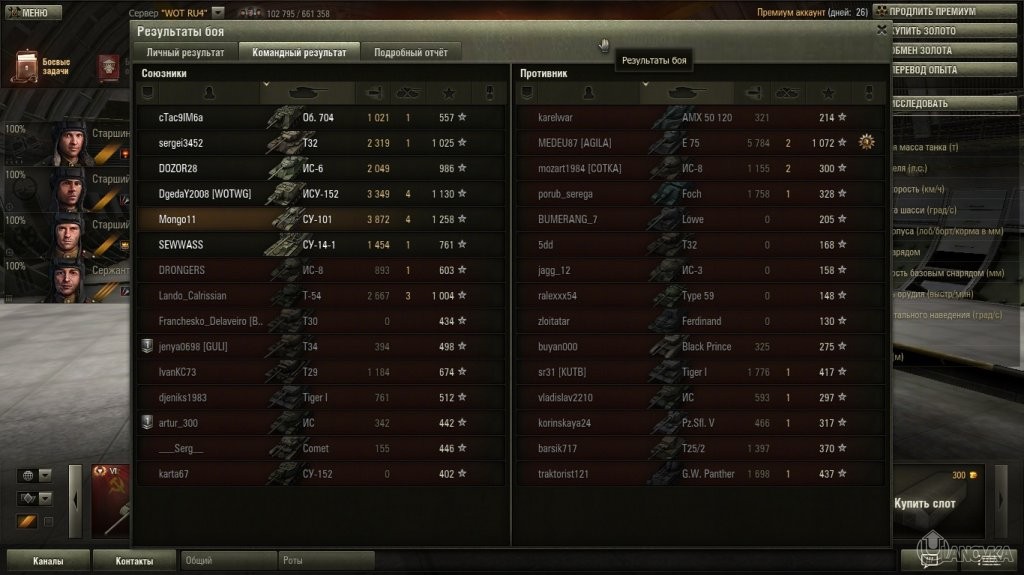Switch to the Общий chat channel
Viewport: 1024px width, 575px height.
(228, 561)
